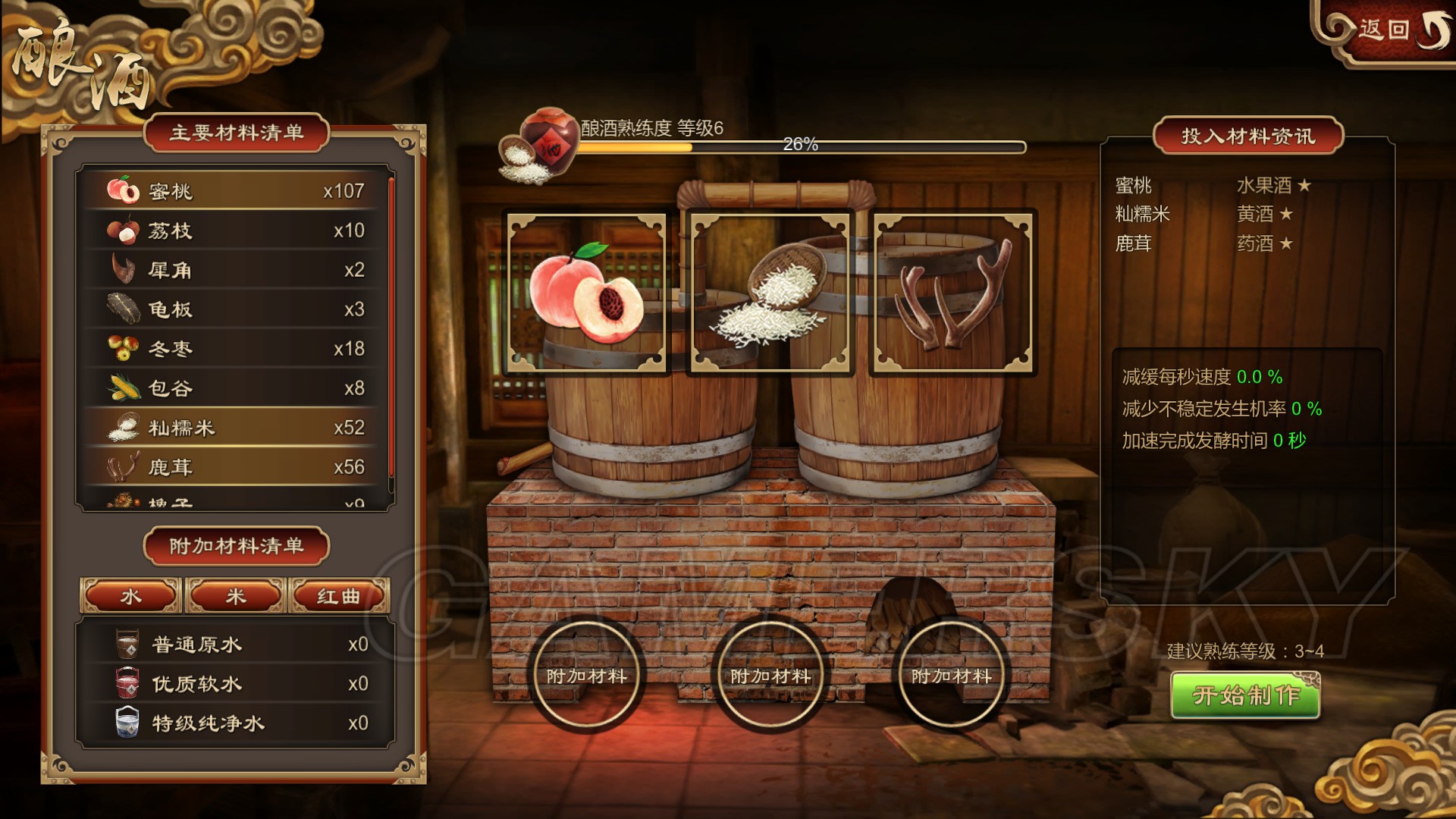Screen dimensions: 1456x819
Task: Select 特级纯净水 additive row
Action: 237,723
